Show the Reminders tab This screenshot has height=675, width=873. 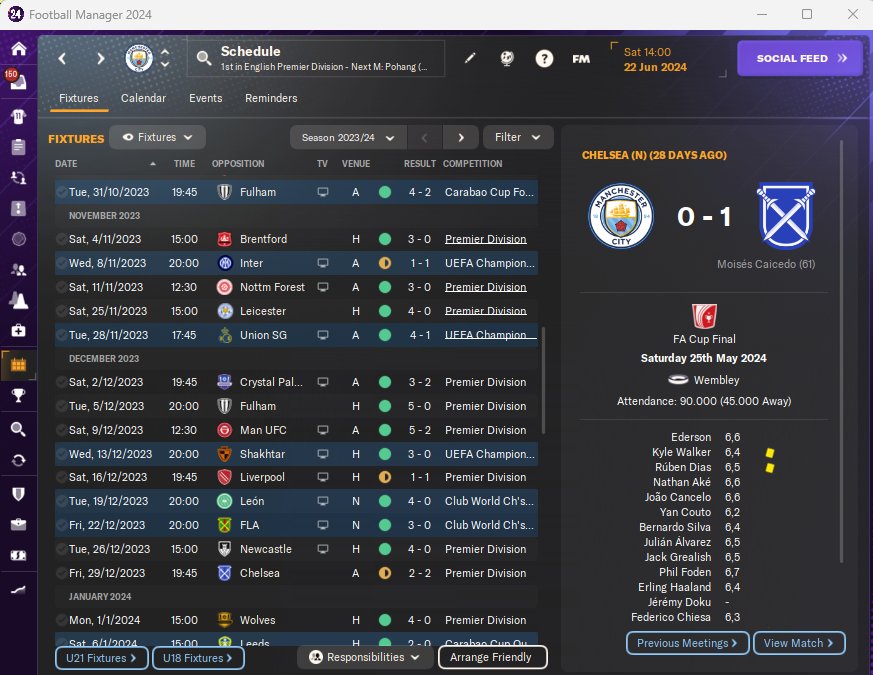coord(271,98)
